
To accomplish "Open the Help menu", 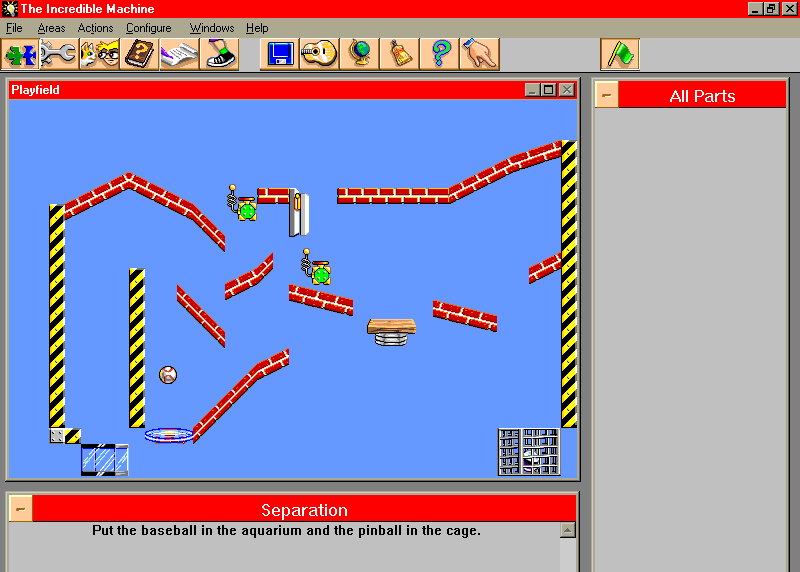I will click(x=257, y=28).
